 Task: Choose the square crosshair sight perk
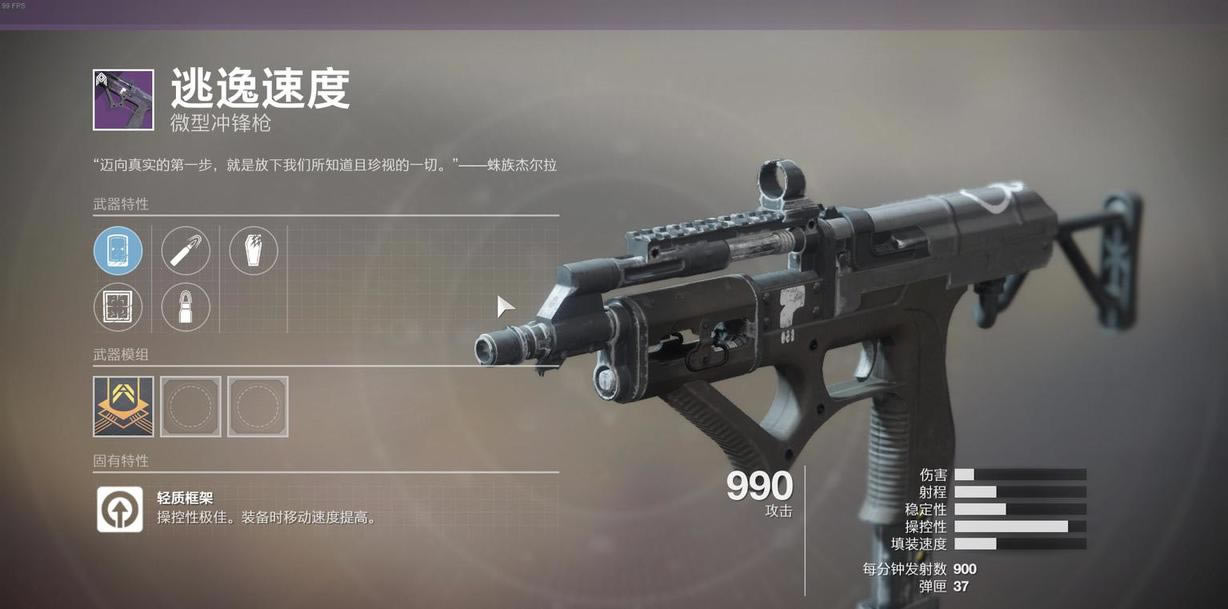(x=118, y=307)
